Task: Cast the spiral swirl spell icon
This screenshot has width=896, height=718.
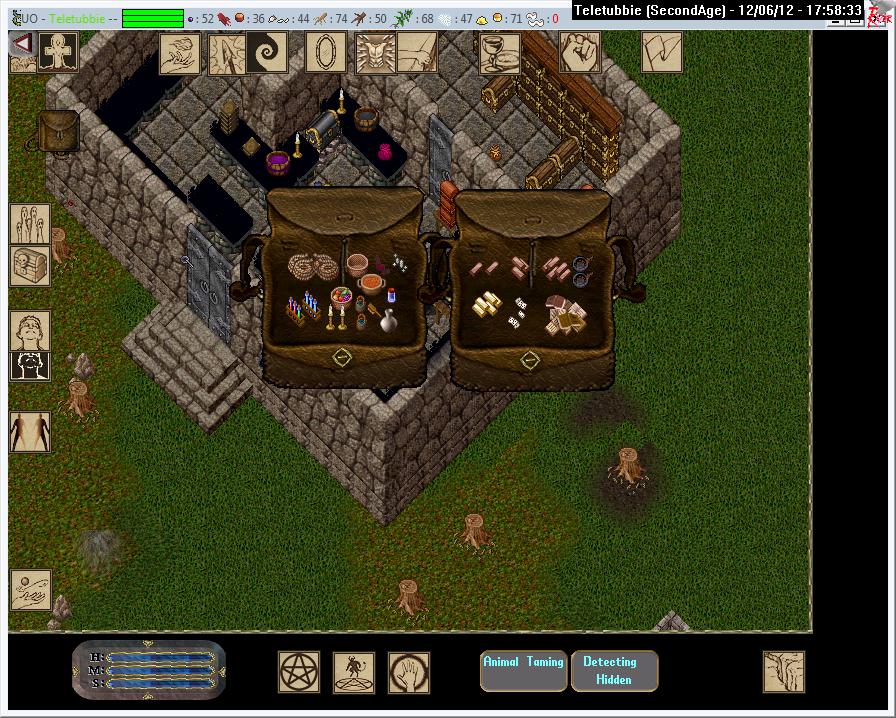Action: point(268,52)
